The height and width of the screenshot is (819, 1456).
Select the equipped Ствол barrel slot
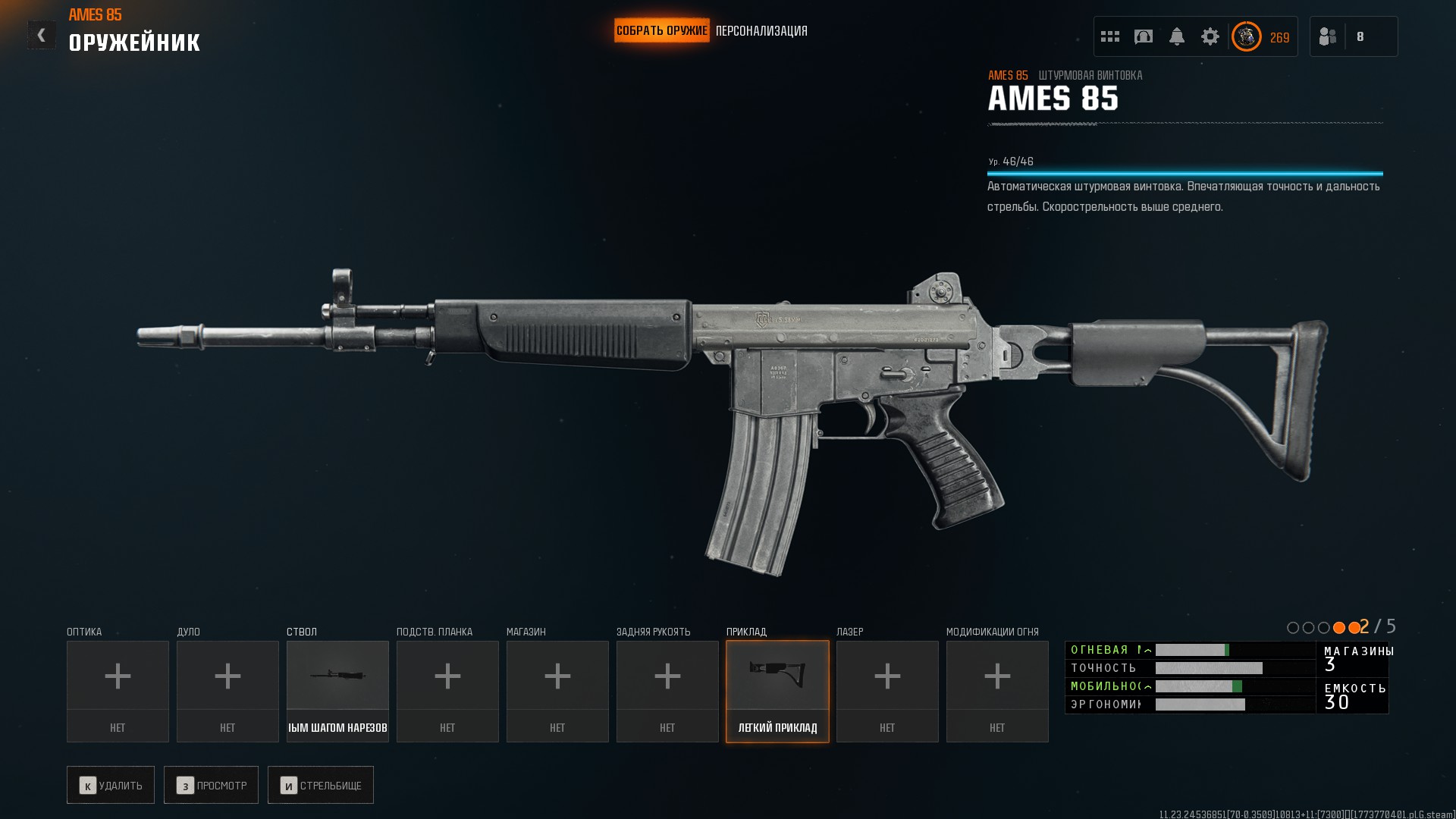[x=337, y=691]
